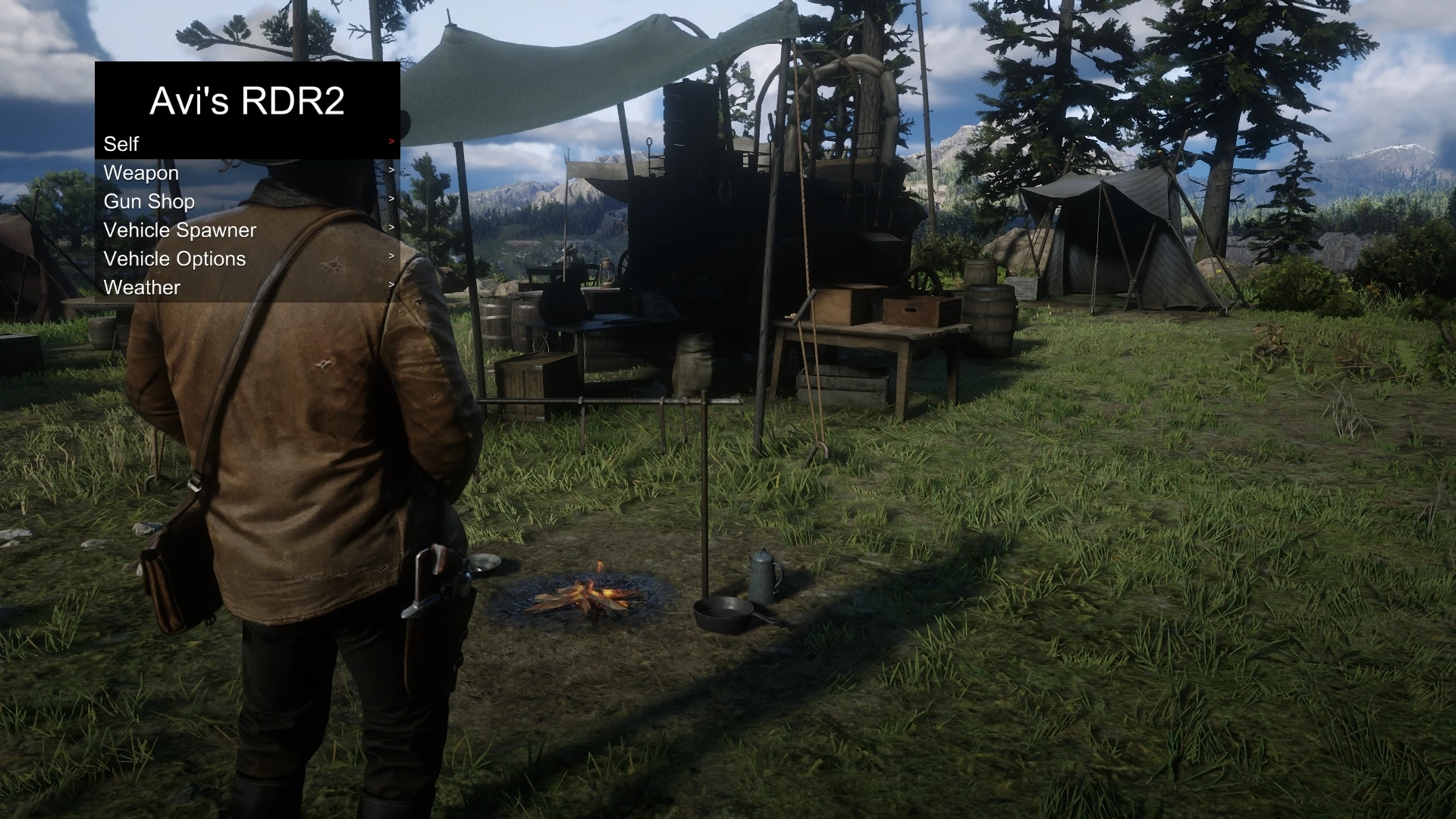This screenshot has height=819, width=1456.
Task: Expand the Weapon submenu arrow
Action: (x=391, y=170)
